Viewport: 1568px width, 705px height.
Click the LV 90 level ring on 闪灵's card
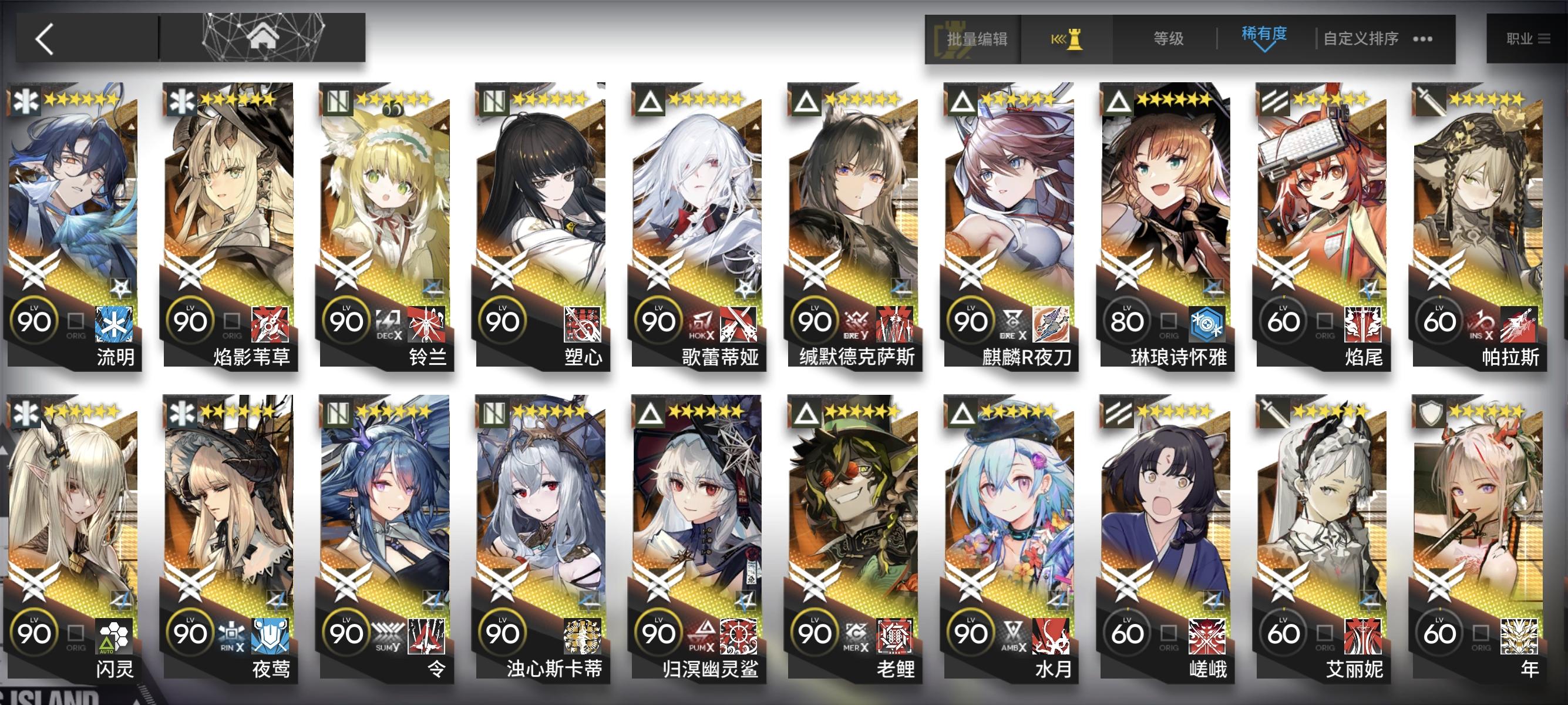[36, 633]
